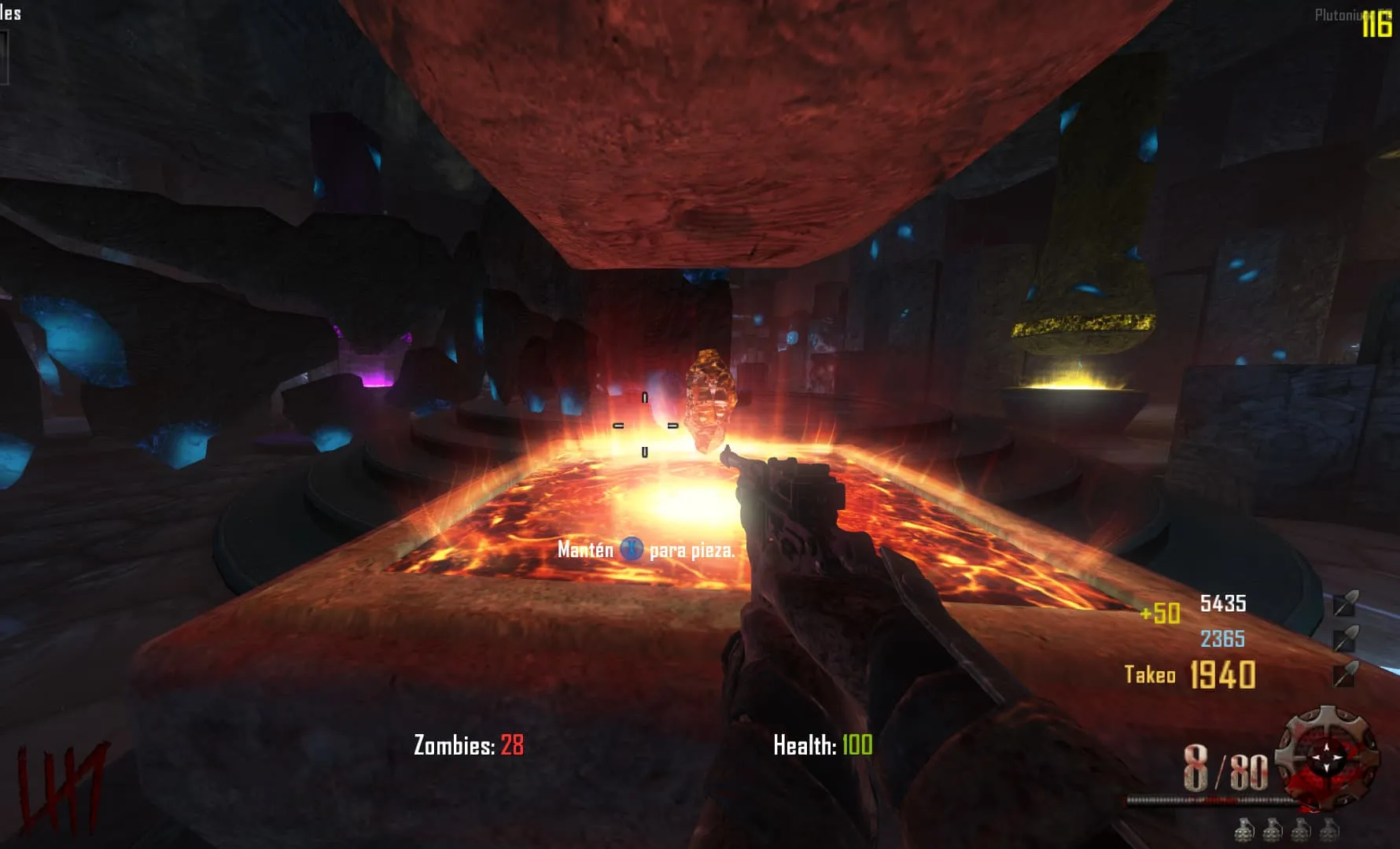Click the shovel icon next to 5435
1400x849 pixels.
pos(1346,603)
